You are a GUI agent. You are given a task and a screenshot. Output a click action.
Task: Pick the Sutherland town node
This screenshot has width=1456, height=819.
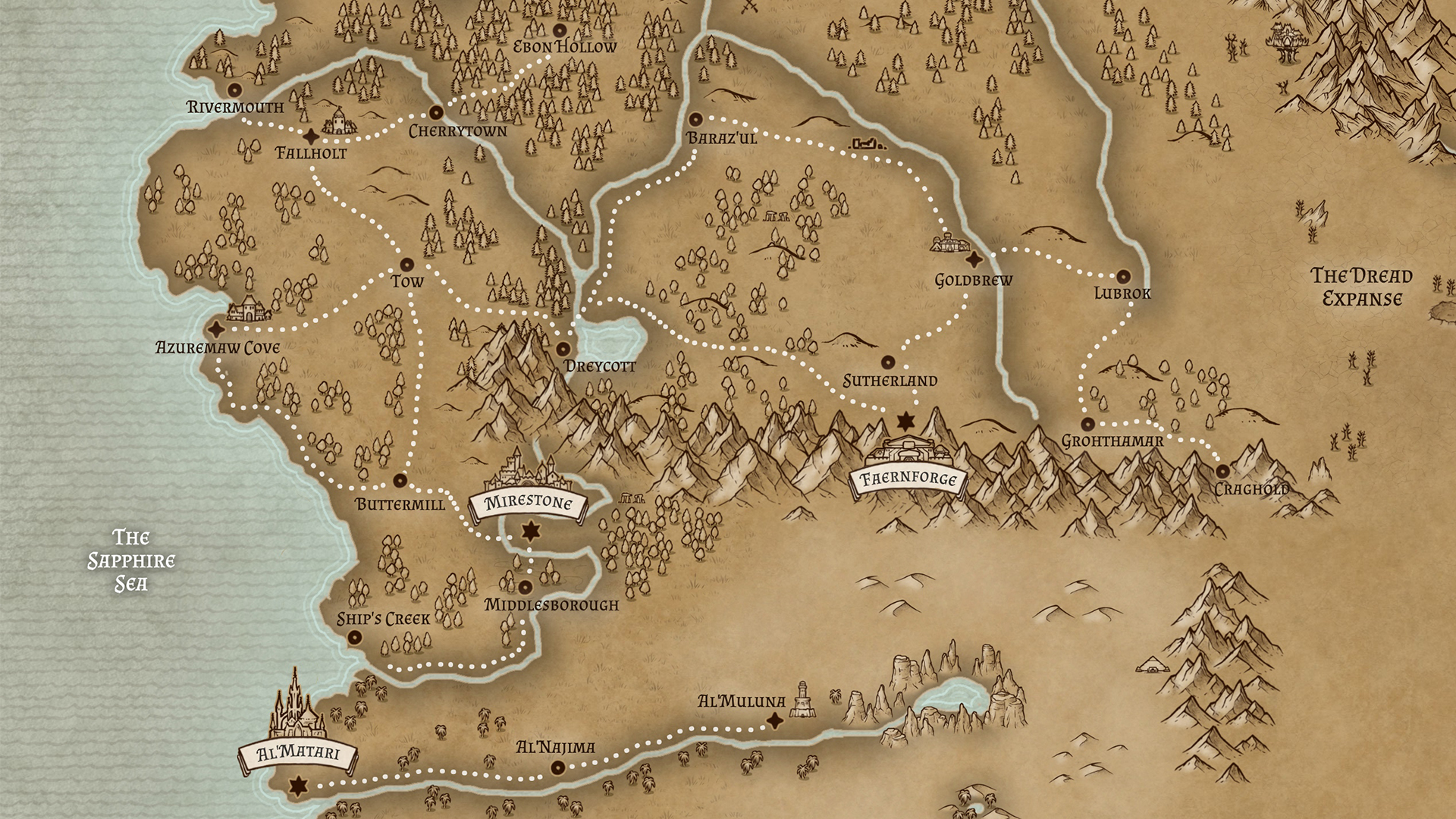click(887, 362)
